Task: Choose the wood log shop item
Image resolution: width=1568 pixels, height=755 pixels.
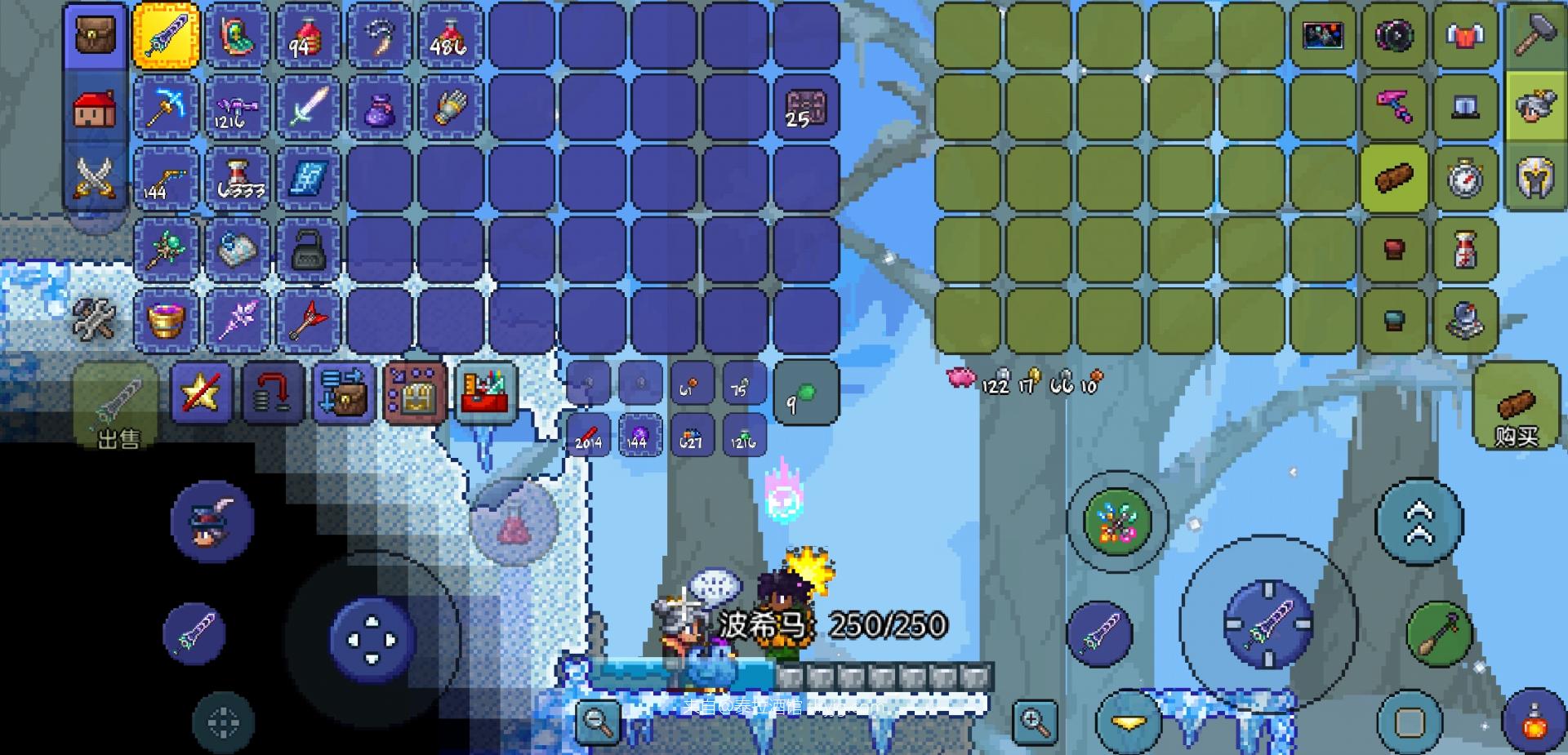Action: pyautogui.click(x=1394, y=178)
